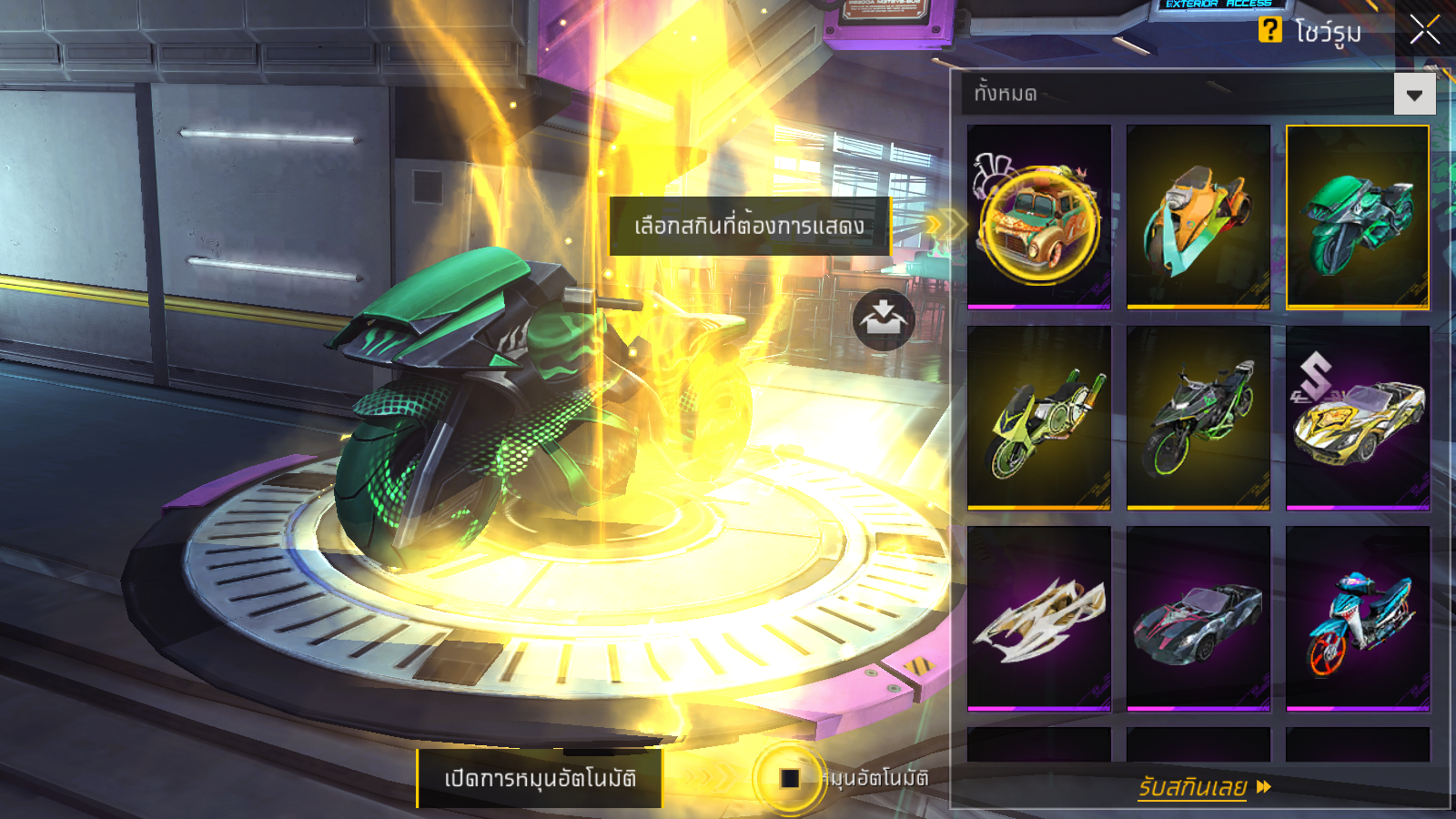Pick the dark gray sports car skin
1456x819 pixels.
(1198, 619)
